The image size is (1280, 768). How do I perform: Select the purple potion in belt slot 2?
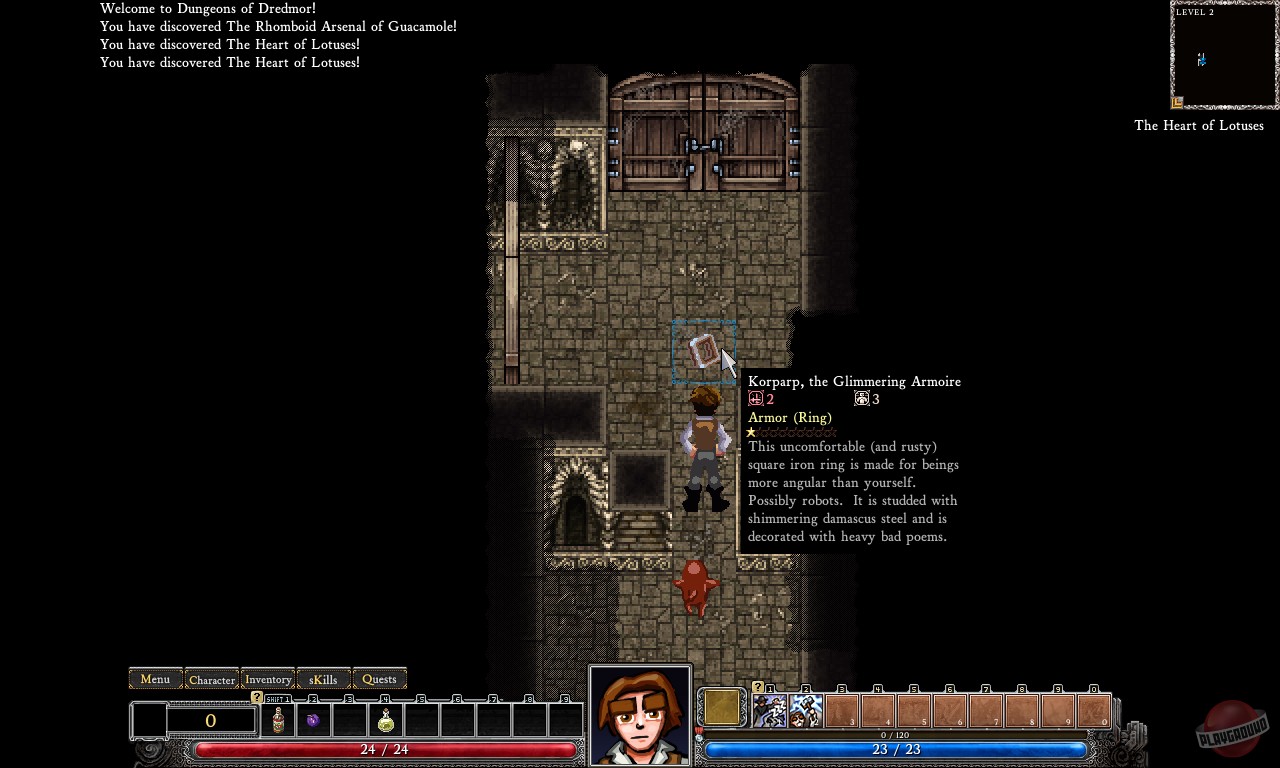point(313,721)
